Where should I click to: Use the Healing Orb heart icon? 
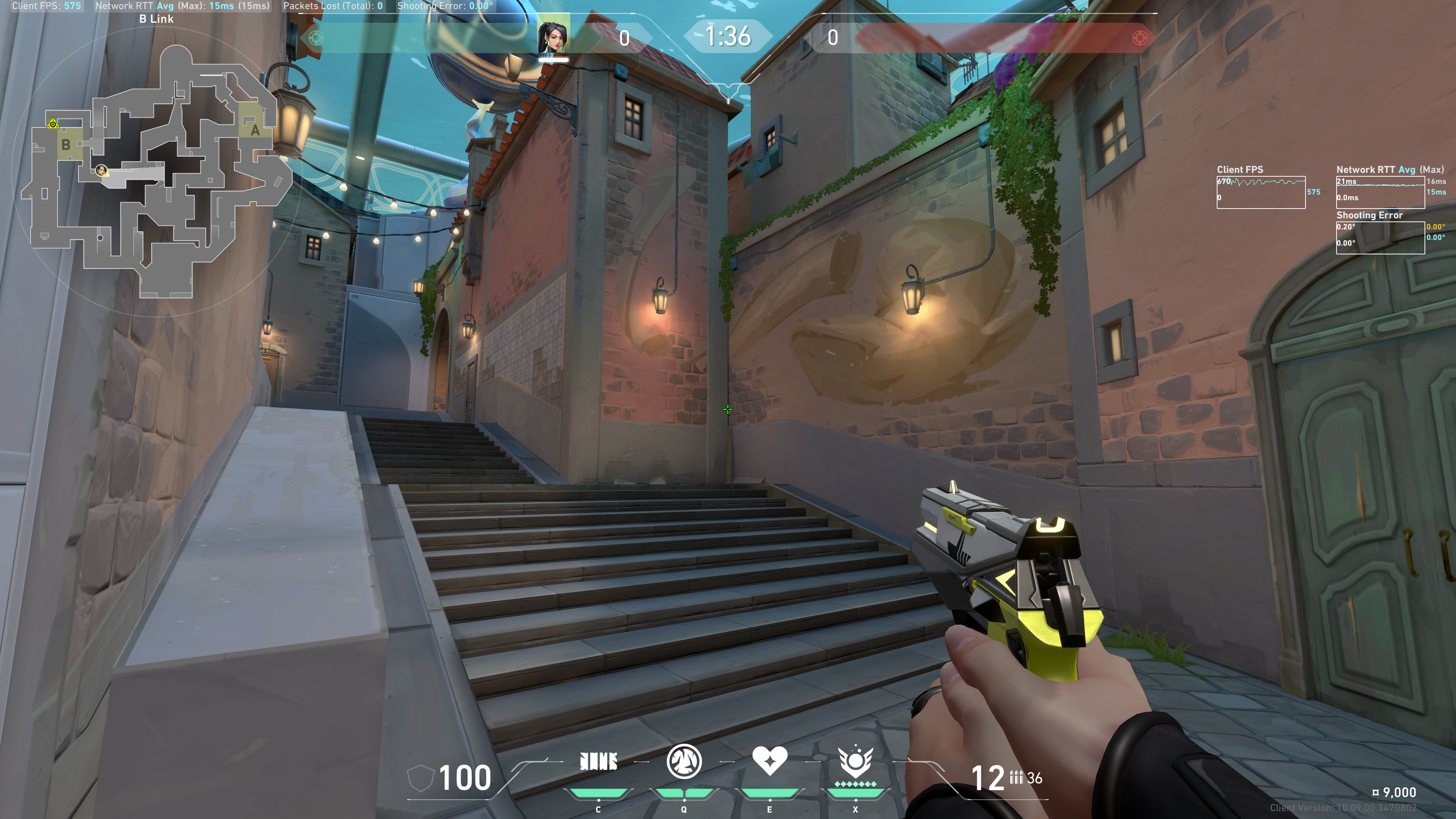(x=769, y=760)
